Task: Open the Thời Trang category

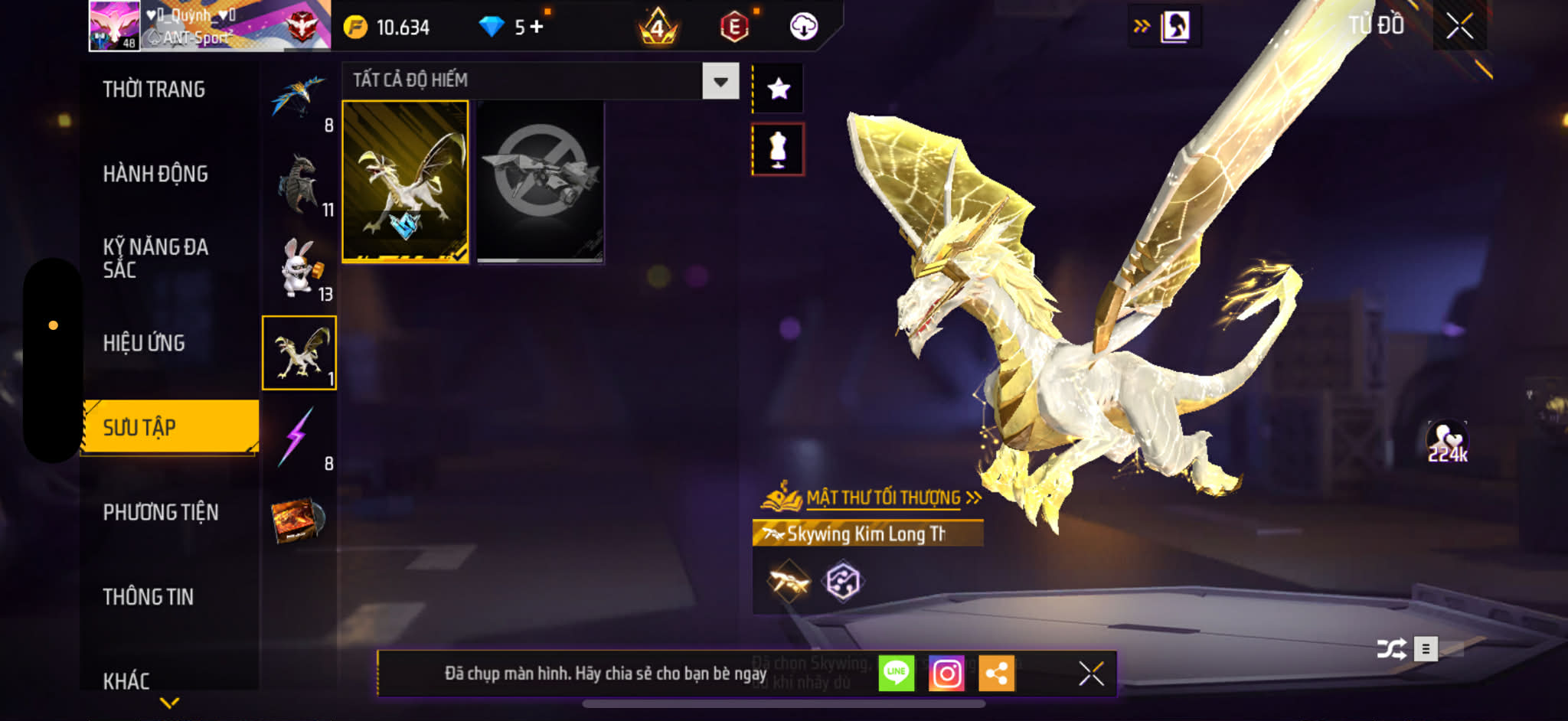Action: pyautogui.click(x=154, y=90)
